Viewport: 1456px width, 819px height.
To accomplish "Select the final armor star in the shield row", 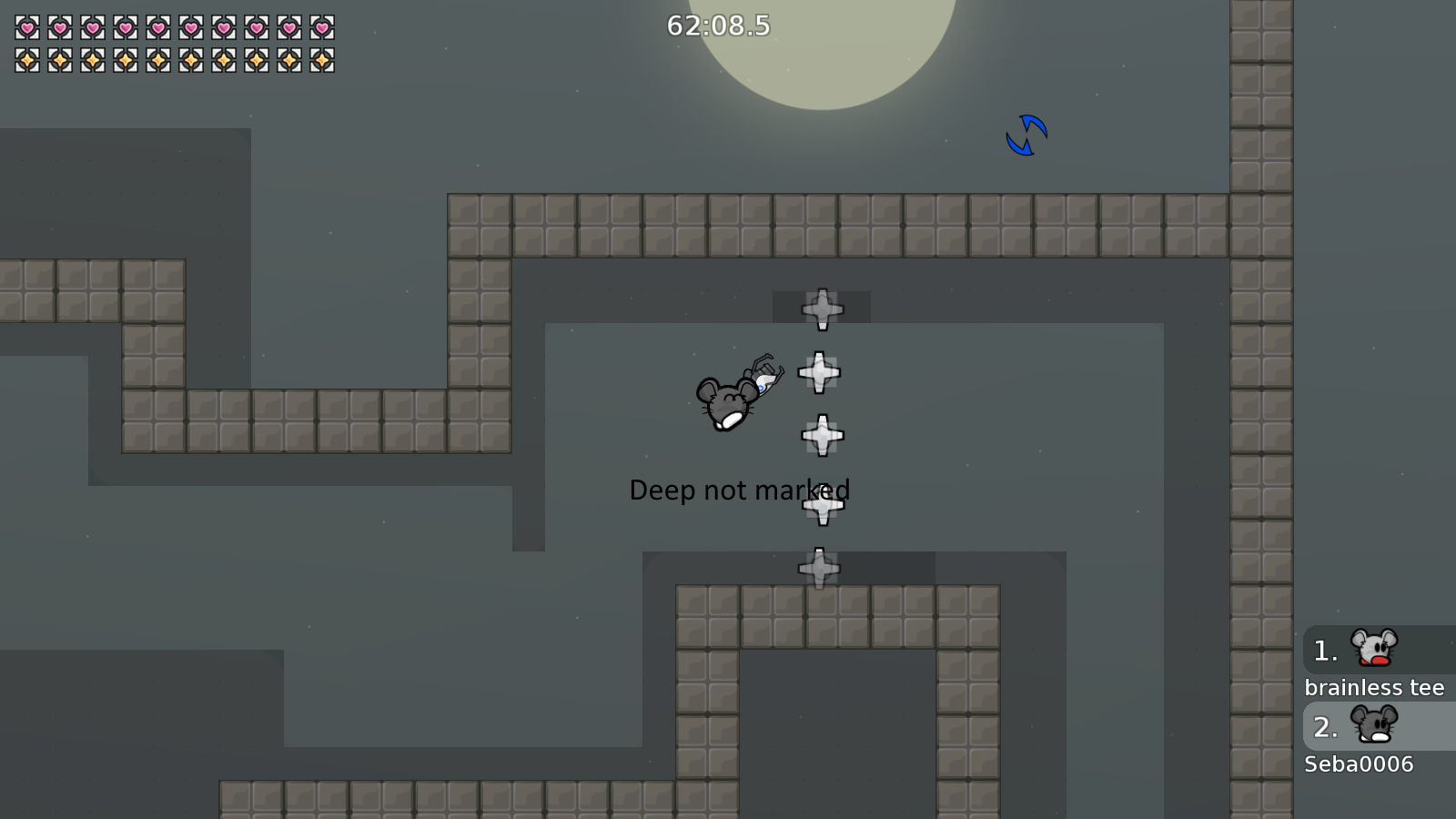I will tap(320, 60).
